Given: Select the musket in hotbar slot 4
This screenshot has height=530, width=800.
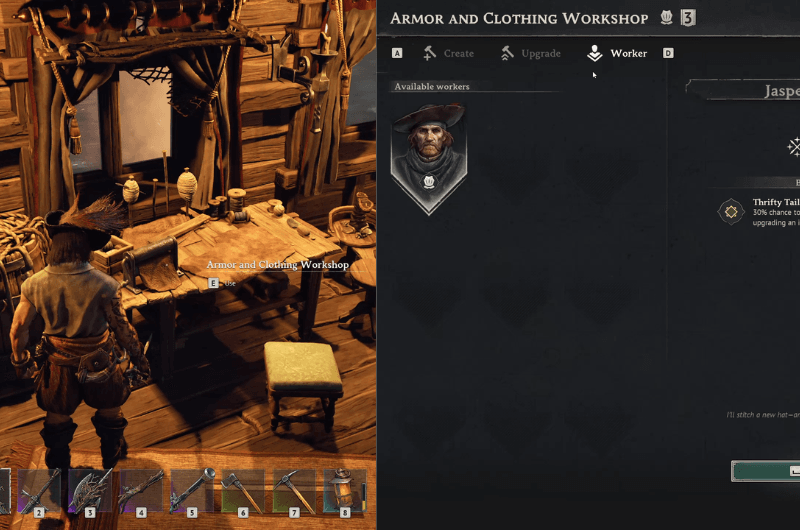Looking at the screenshot, I should (x=141, y=490).
